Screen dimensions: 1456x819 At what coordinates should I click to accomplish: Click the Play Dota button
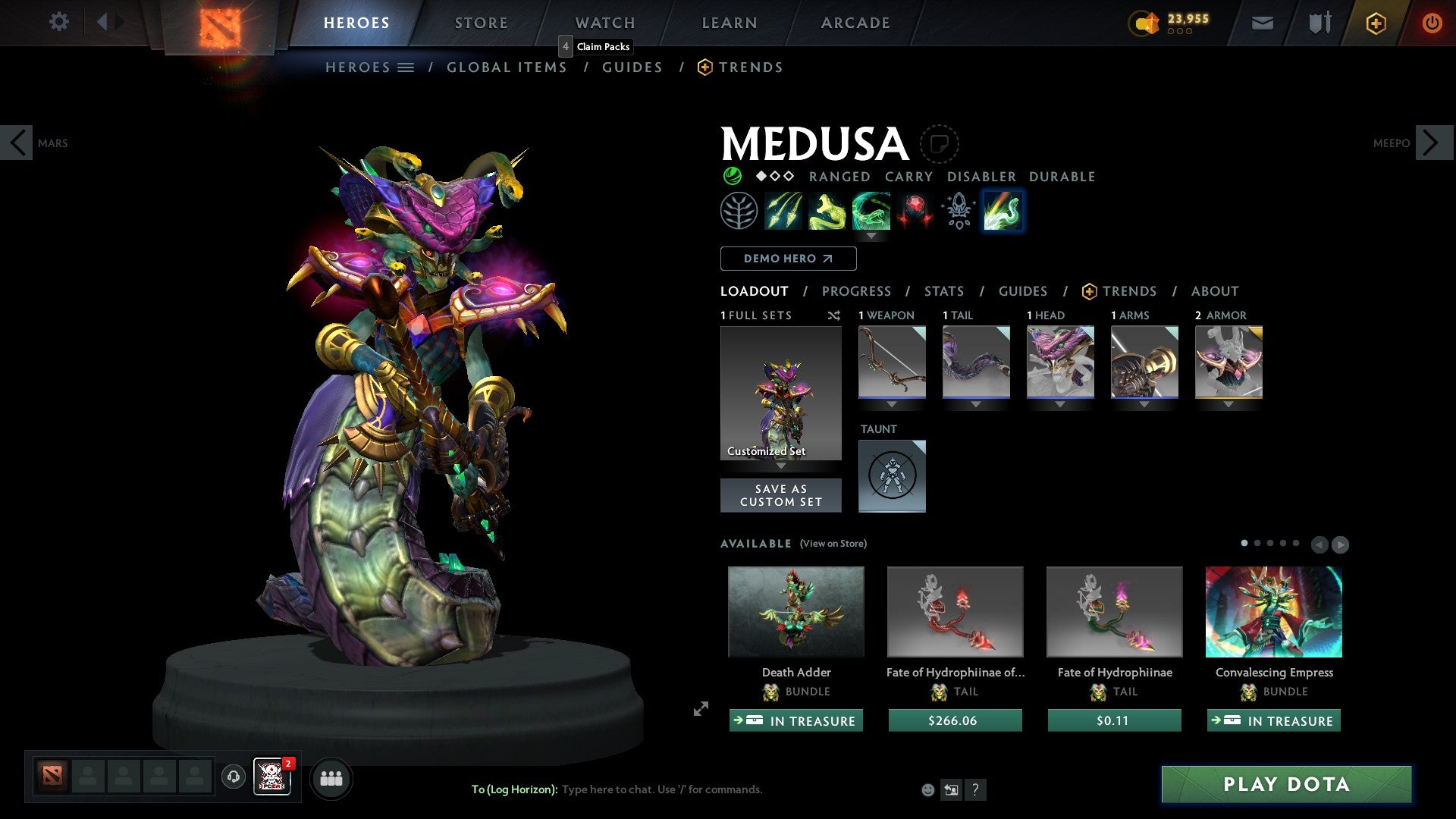pyautogui.click(x=1285, y=785)
